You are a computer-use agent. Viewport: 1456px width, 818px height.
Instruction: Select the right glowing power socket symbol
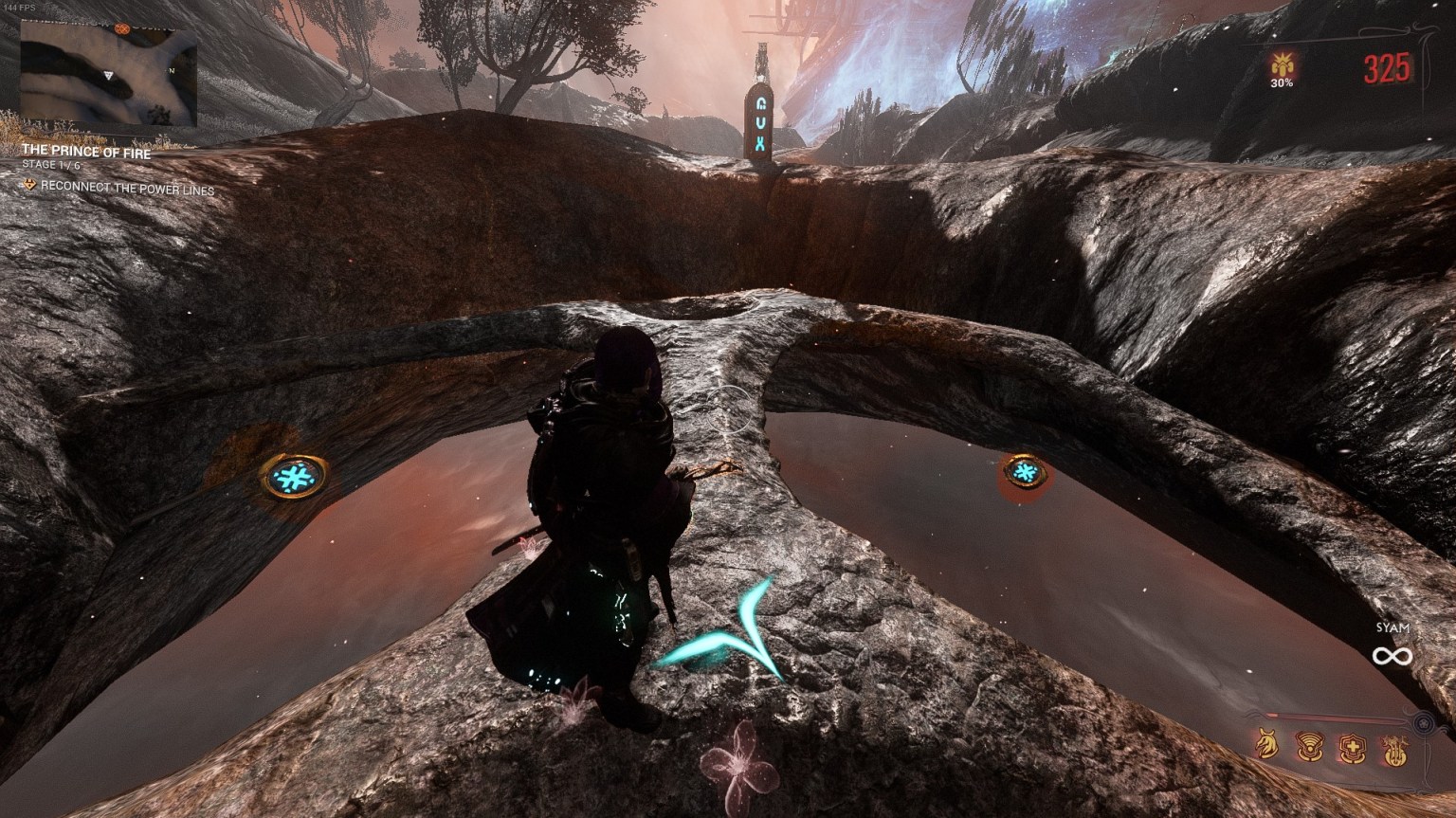coord(1026,470)
